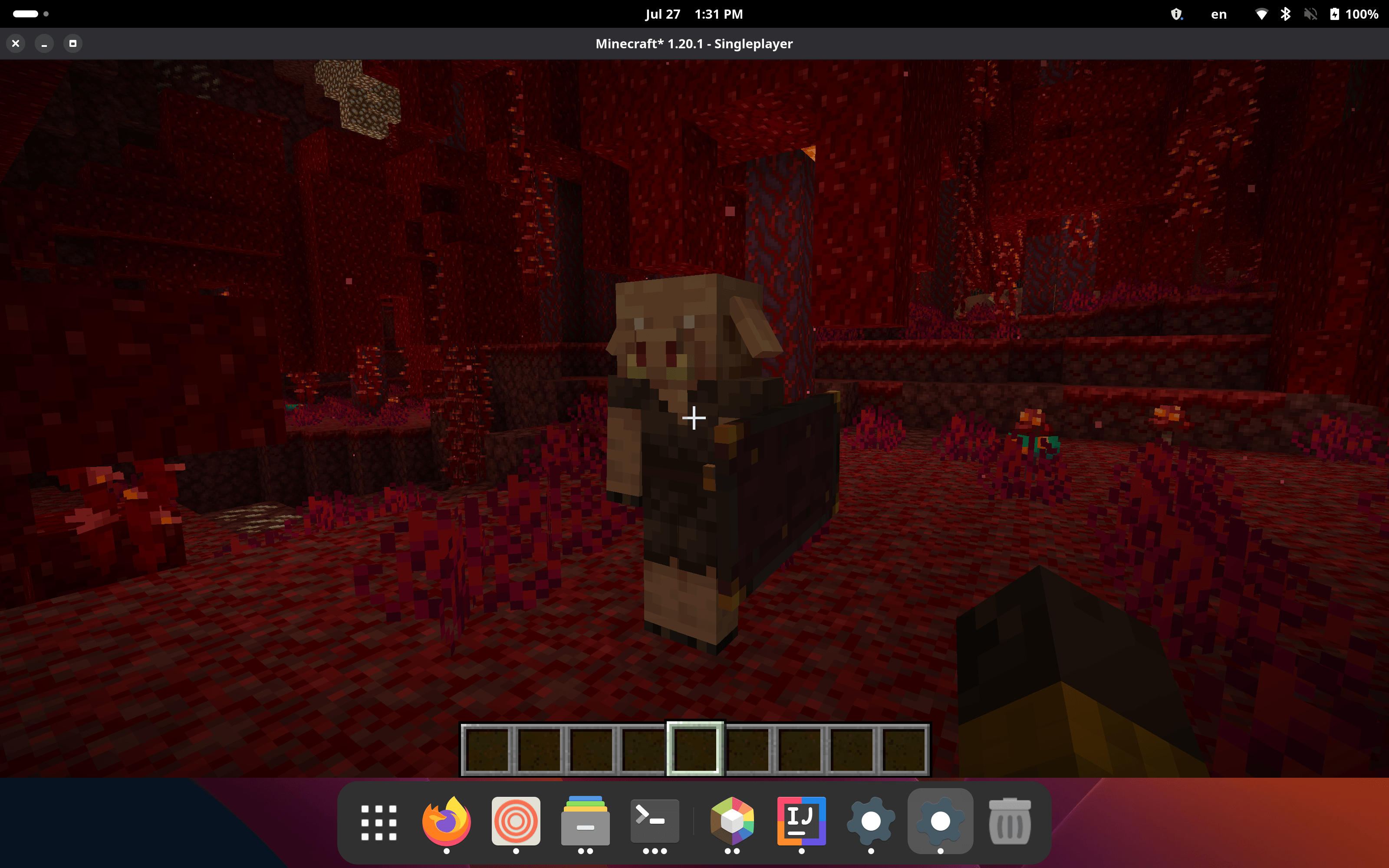The image size is (1389, 868).
Task: Open the Trash from the dock
Action: [x=1010, y=821]
